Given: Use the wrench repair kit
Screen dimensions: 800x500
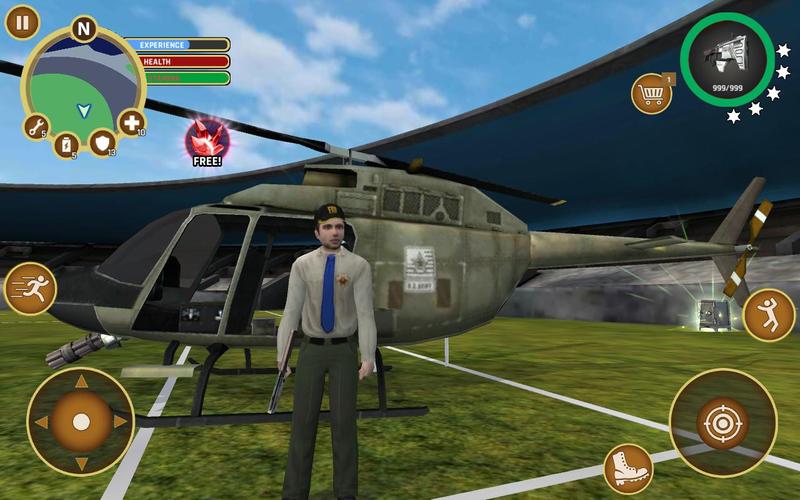Looking at the screenshot, I should [37, 127].
